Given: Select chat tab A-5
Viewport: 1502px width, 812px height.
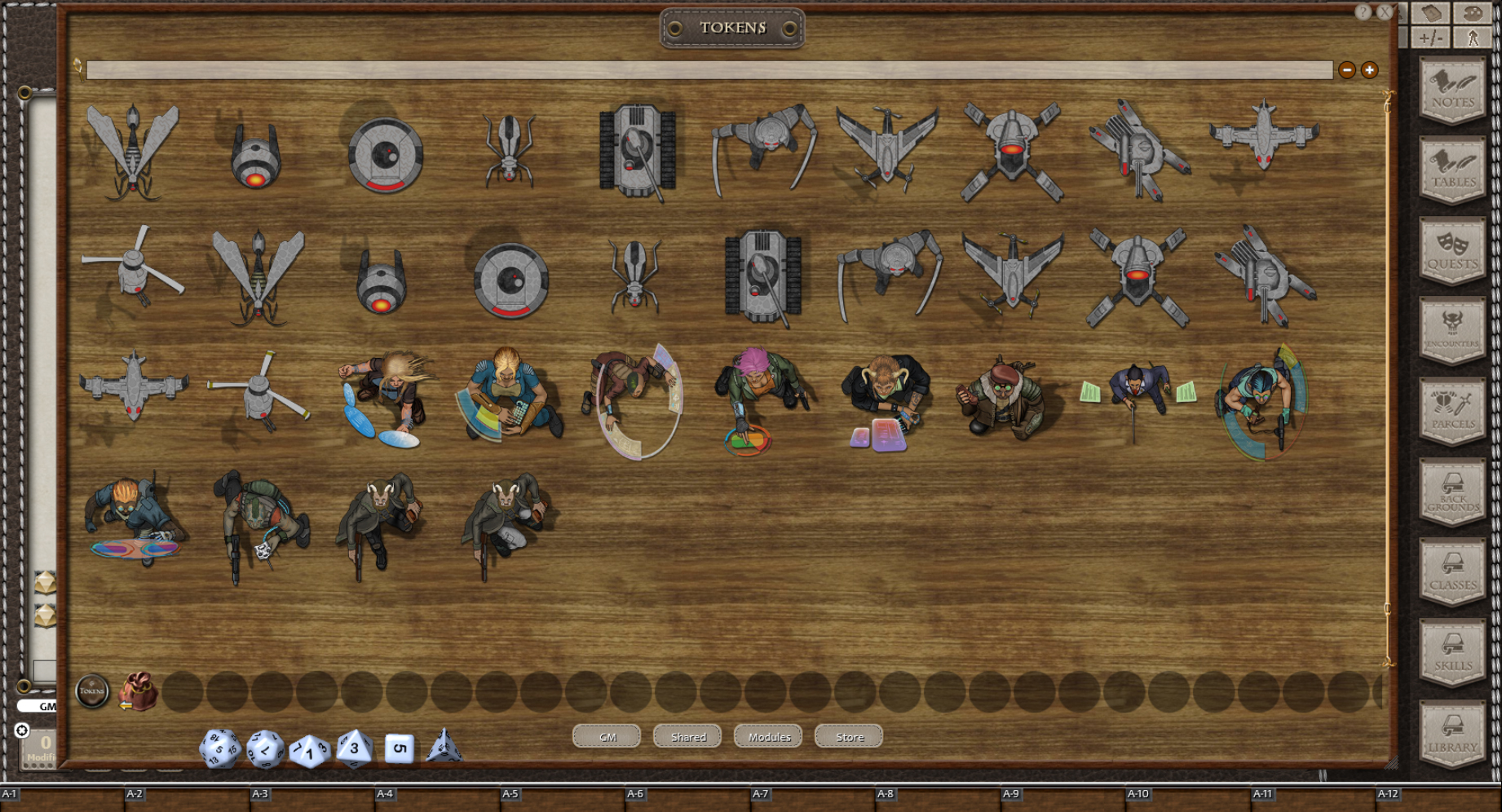Looking at the screenshot, I should (510, 792).
